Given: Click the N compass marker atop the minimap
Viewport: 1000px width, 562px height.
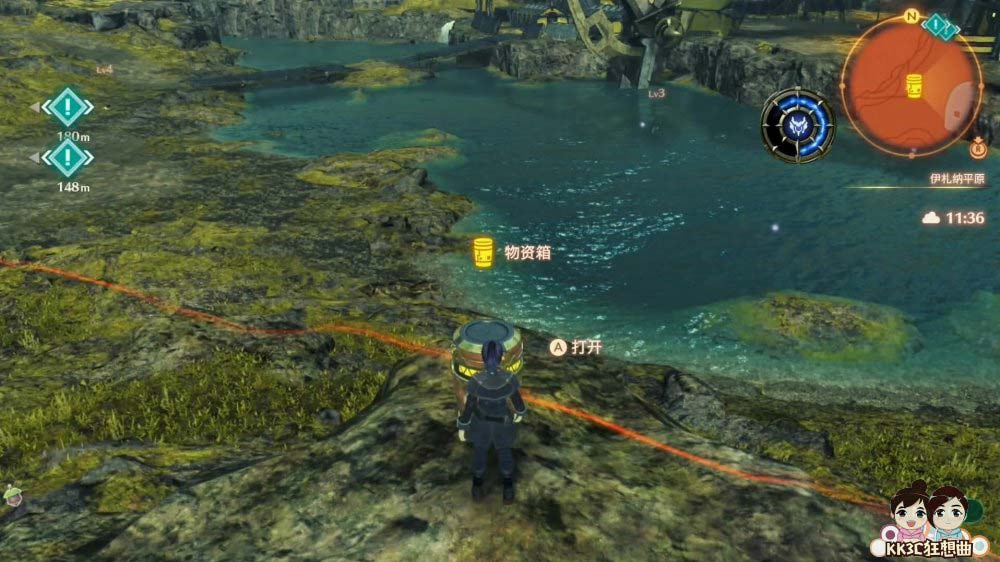Looking at the screenshot, I should click(911, 17).
